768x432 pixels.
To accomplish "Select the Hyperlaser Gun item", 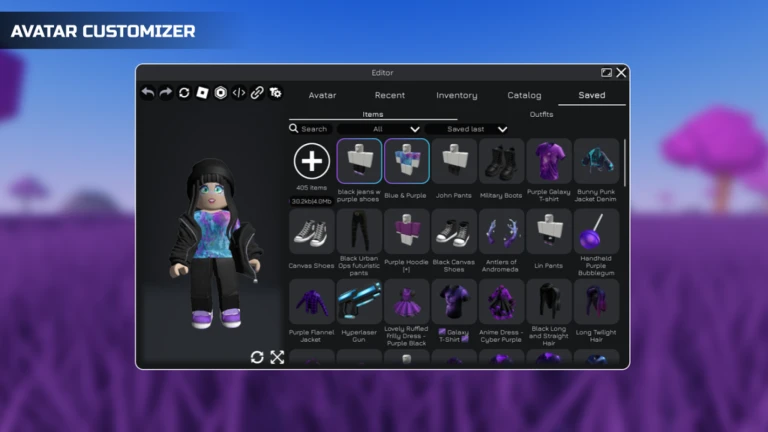I will click(x=359, y=301).
